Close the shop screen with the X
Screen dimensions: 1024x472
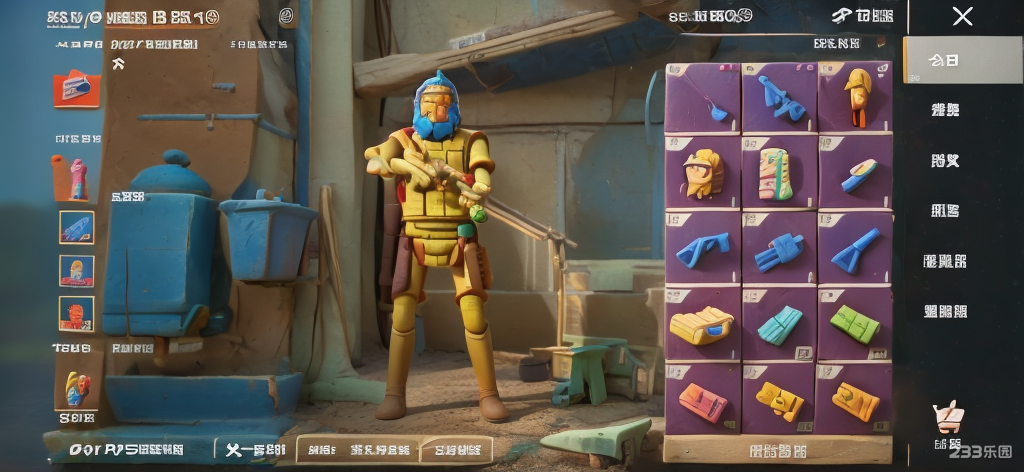(962, 16)
